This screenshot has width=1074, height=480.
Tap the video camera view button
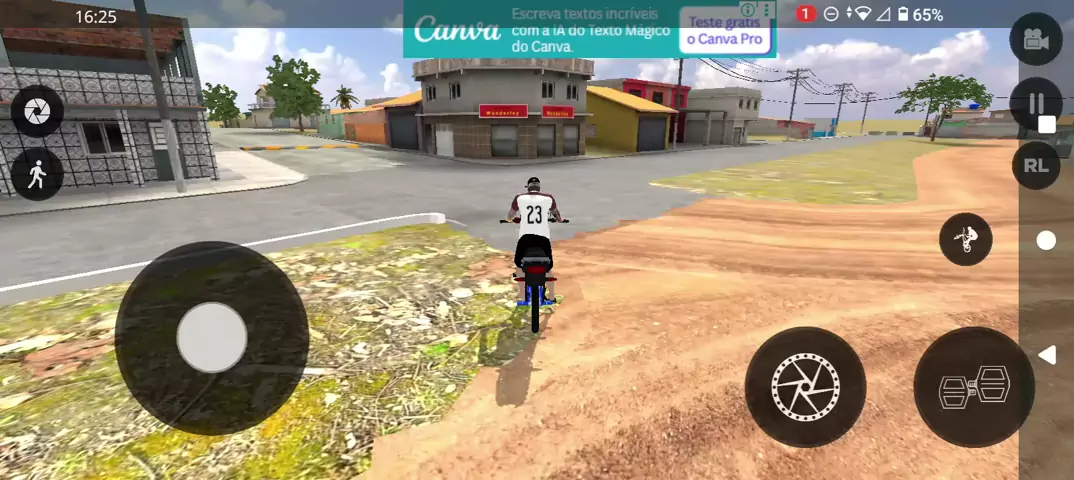[1035, 39]
